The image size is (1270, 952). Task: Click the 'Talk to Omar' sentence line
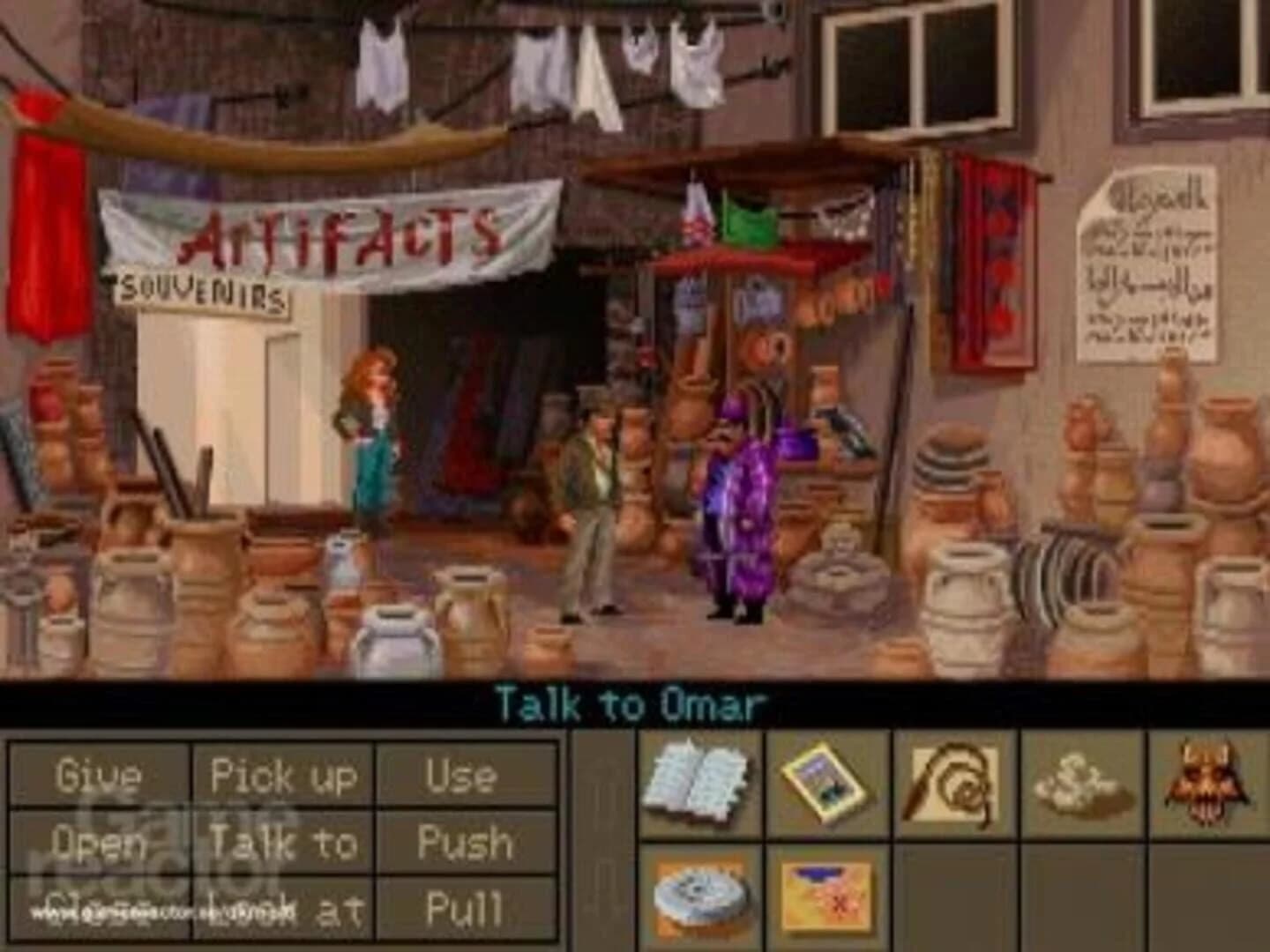631,701
